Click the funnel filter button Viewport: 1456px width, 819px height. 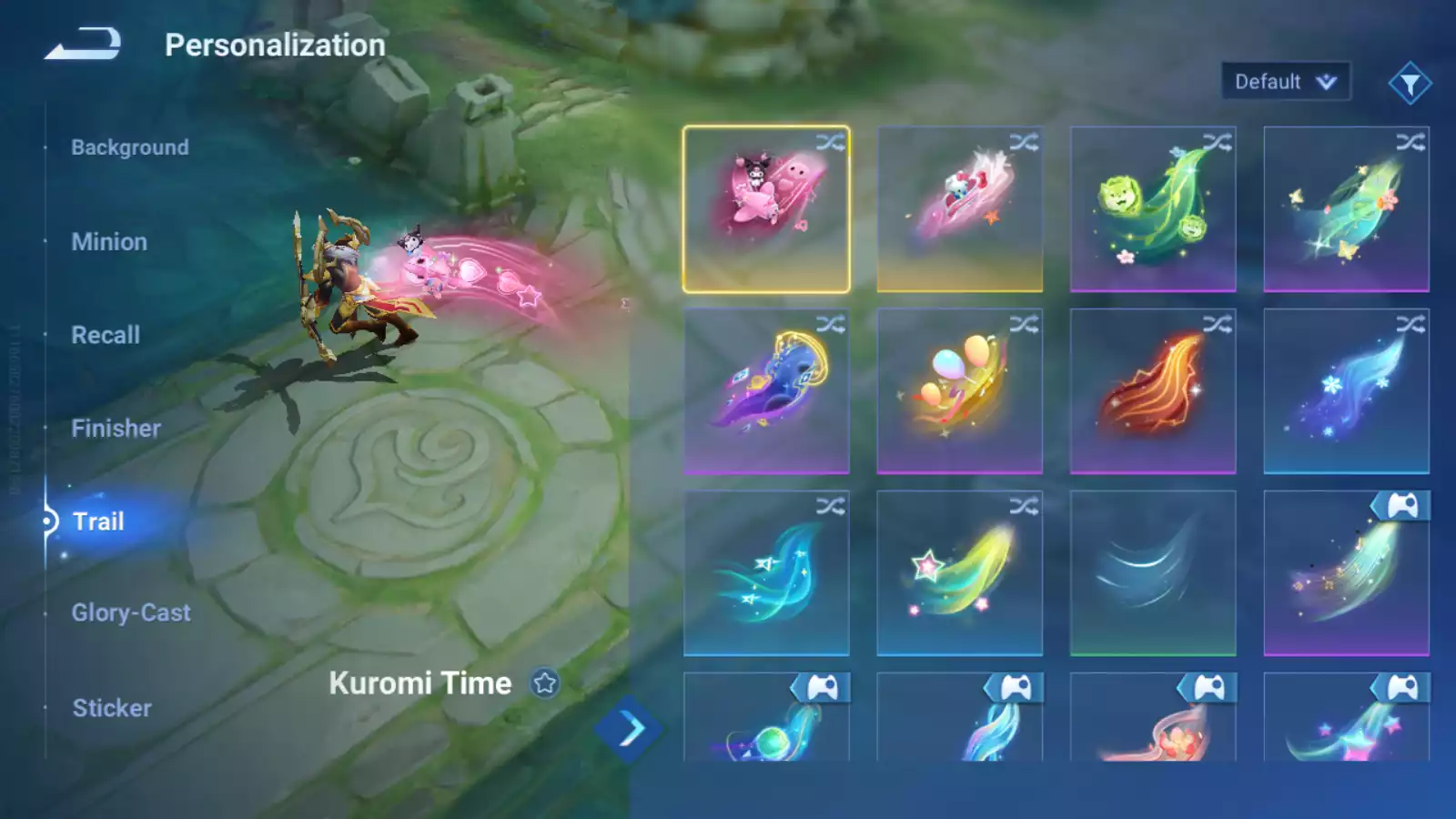coord(1410,84)
